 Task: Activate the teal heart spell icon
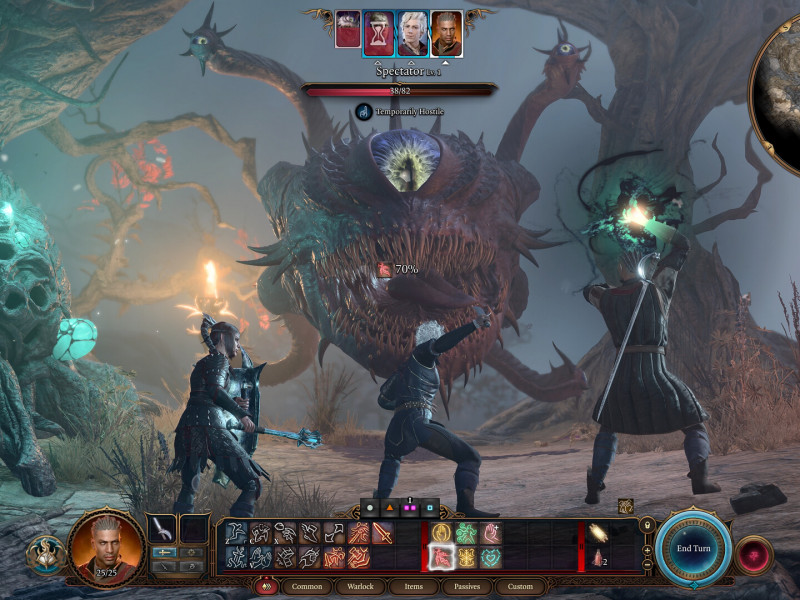(x=490, y=557)
